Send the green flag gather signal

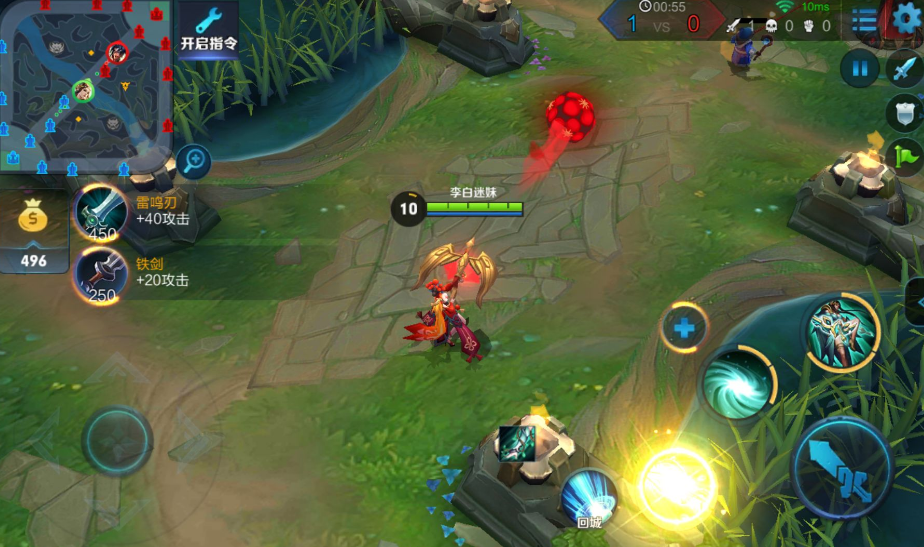(x=906, y=156)
